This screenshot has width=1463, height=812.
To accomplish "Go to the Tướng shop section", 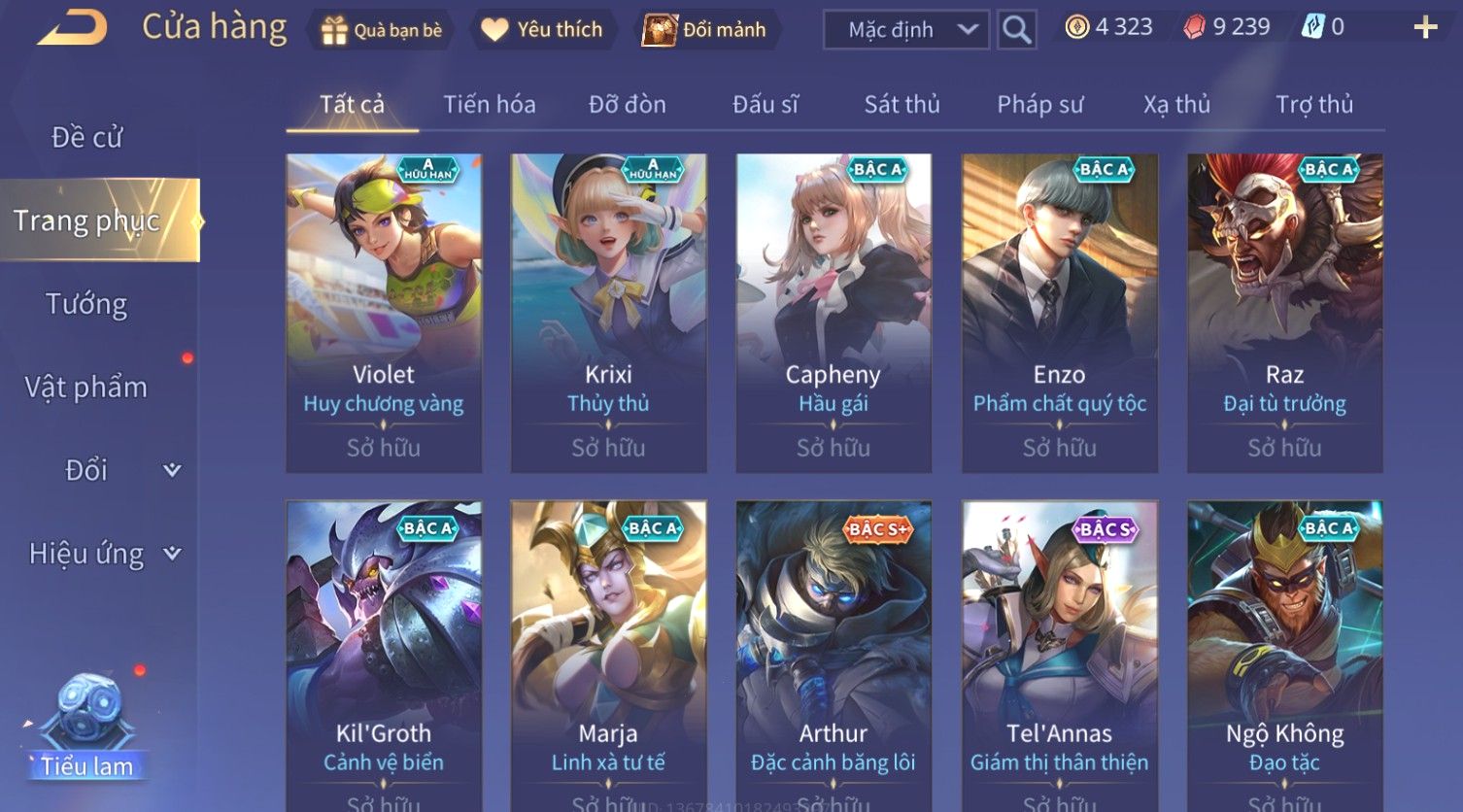I will [87, 304].
